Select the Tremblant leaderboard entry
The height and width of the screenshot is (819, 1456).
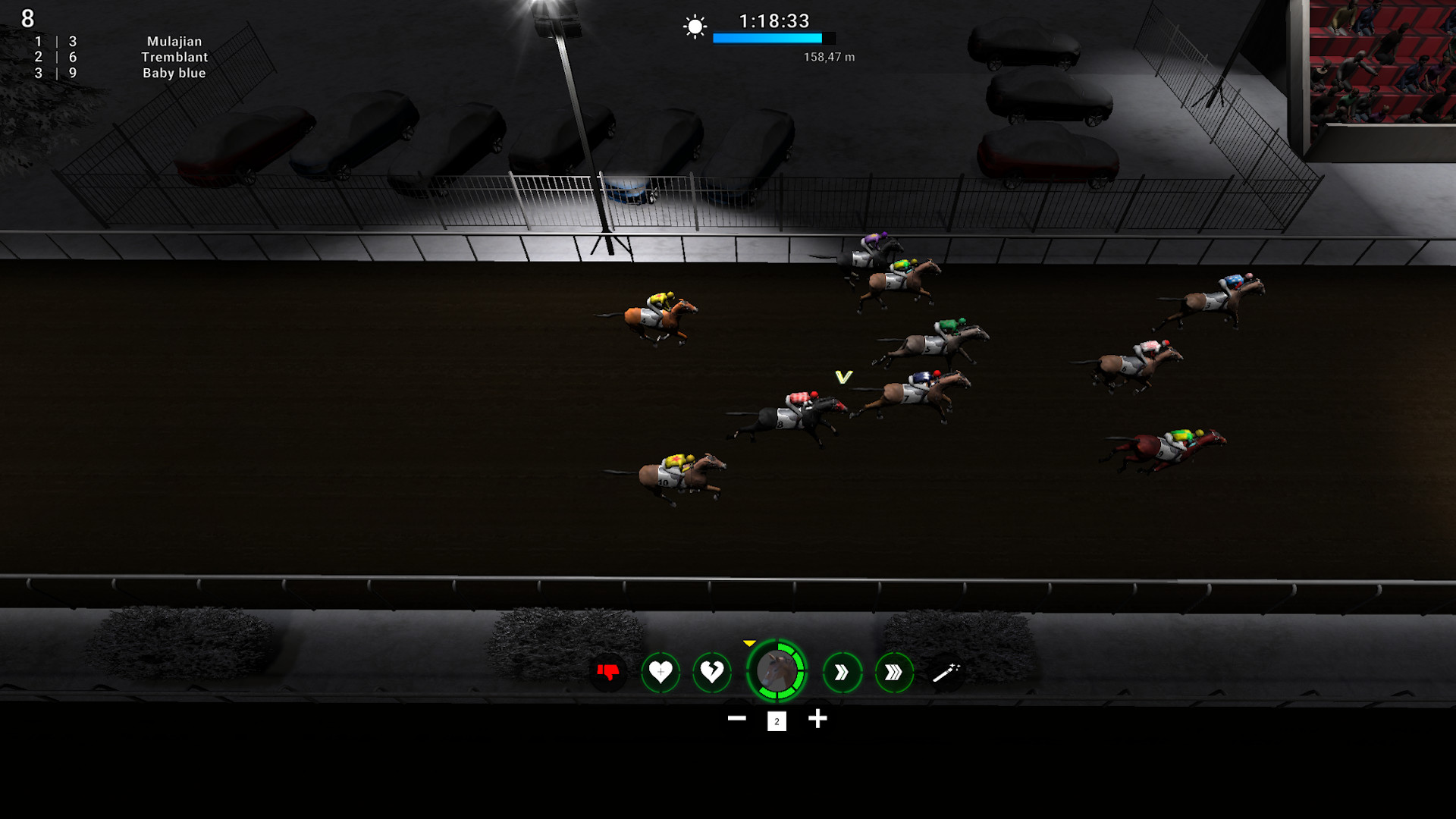pyautogui.click(x=176, y=57)
